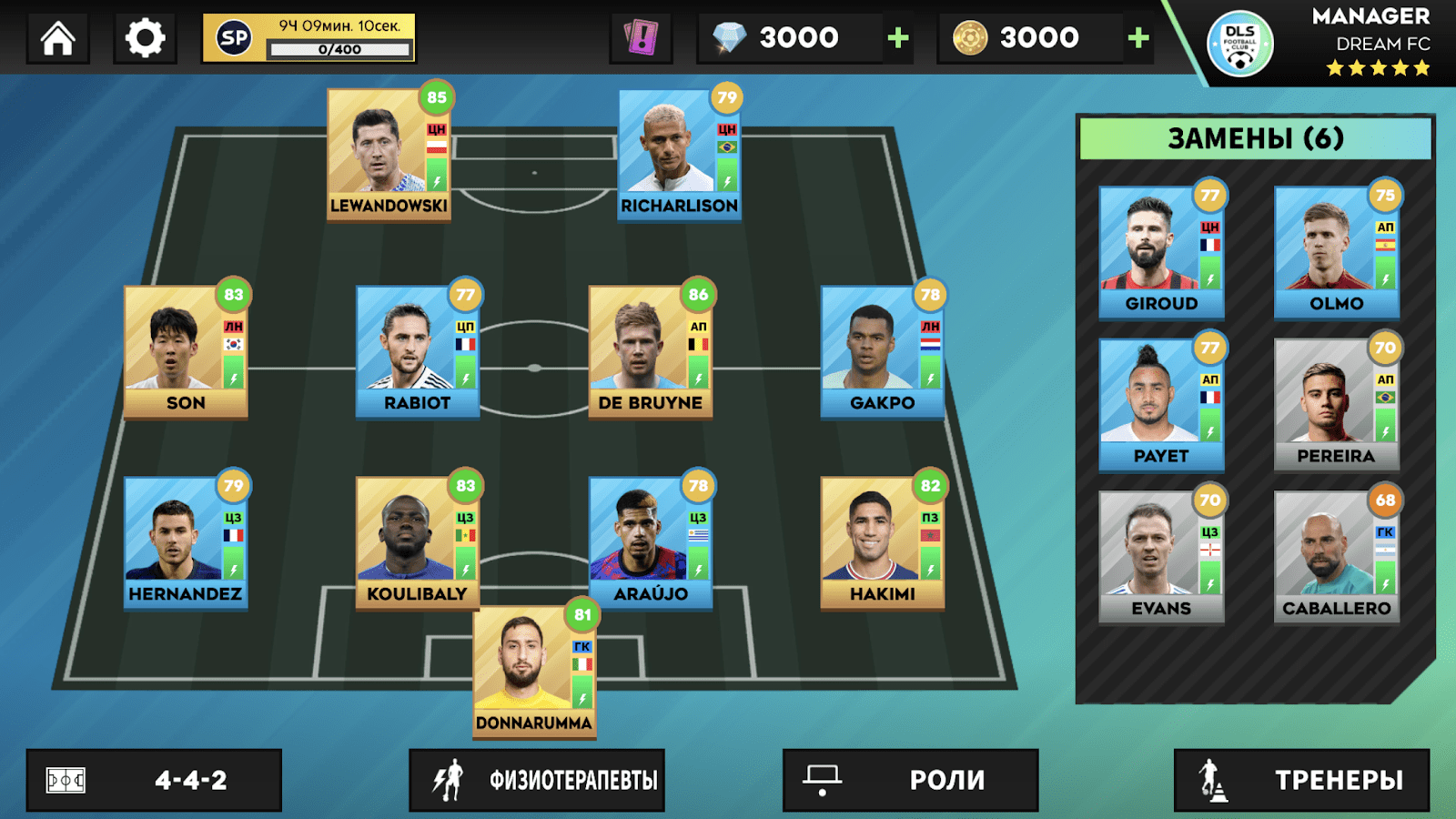Buy more gems with the plus button
Viewport: 1456px width, 819px height.
click(896, 37)
